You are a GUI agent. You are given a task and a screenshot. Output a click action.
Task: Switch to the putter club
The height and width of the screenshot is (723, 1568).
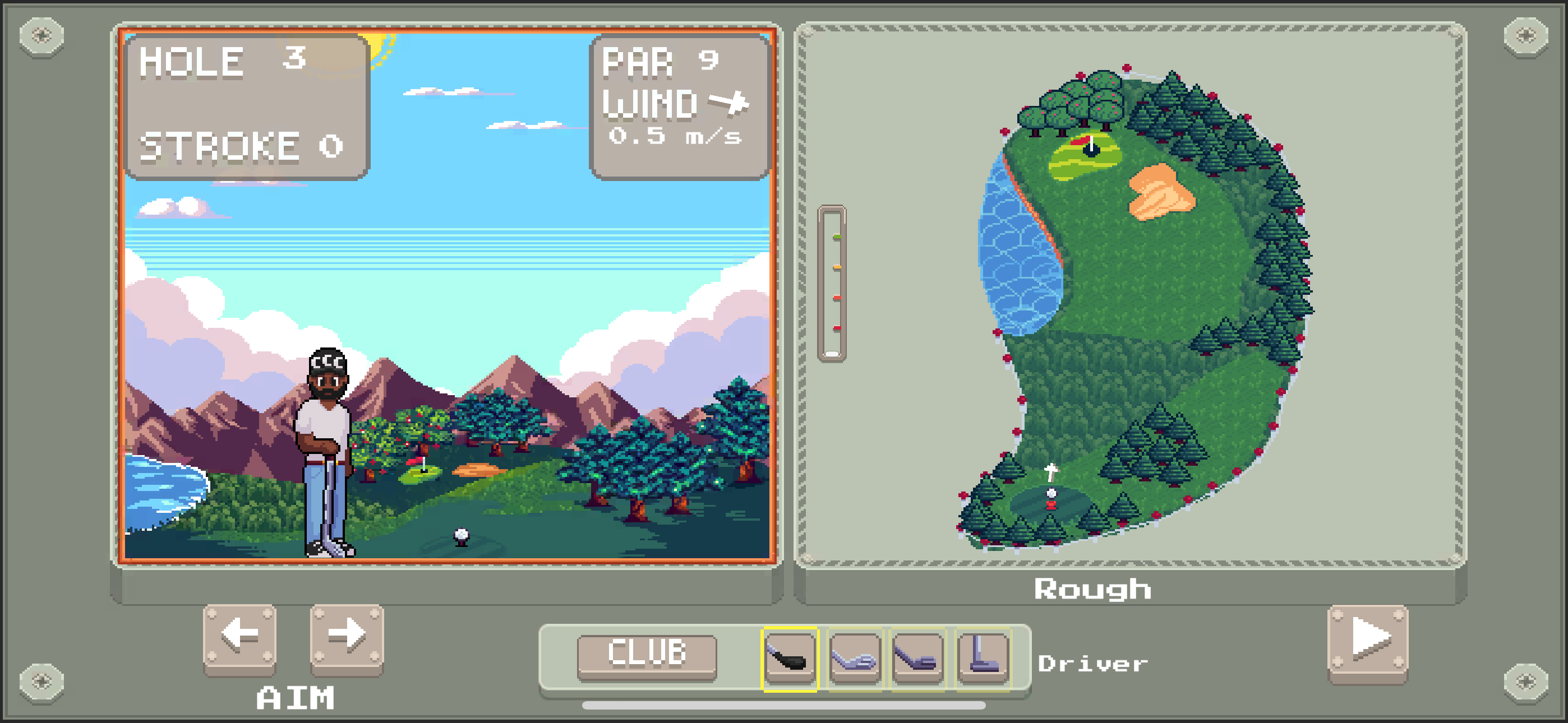click(x=983, y=658)
